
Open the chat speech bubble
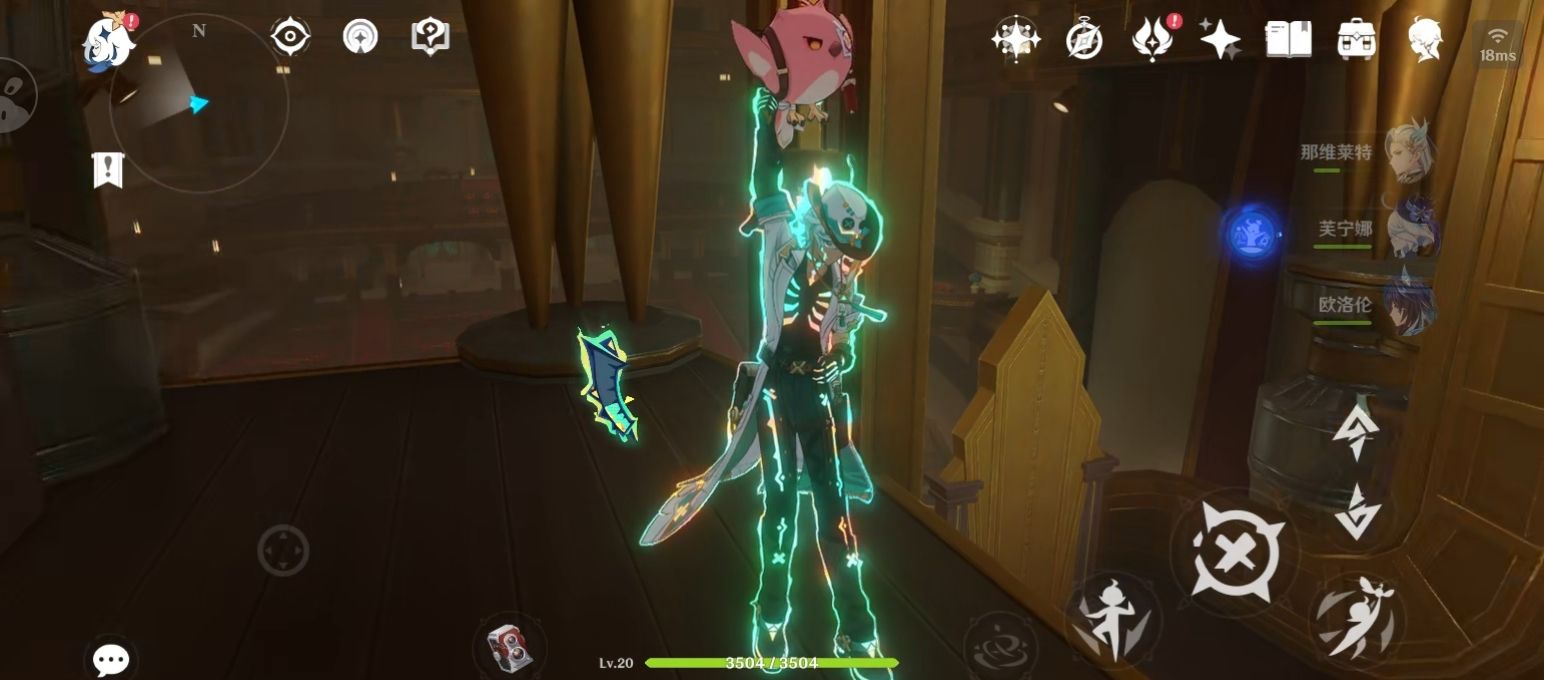point(111,659)
